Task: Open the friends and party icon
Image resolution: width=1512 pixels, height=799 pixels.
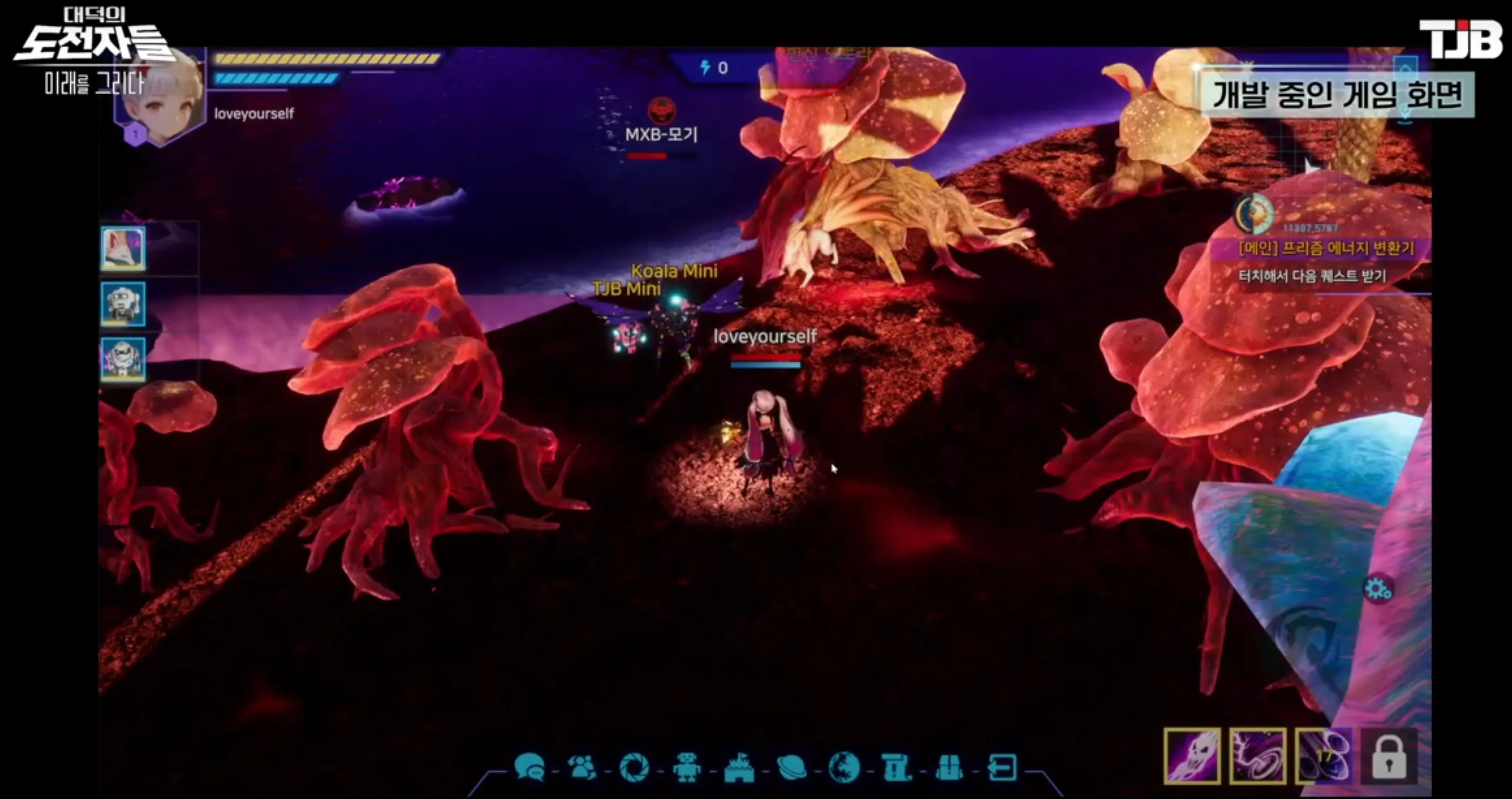Action: [x=582, y=767]
